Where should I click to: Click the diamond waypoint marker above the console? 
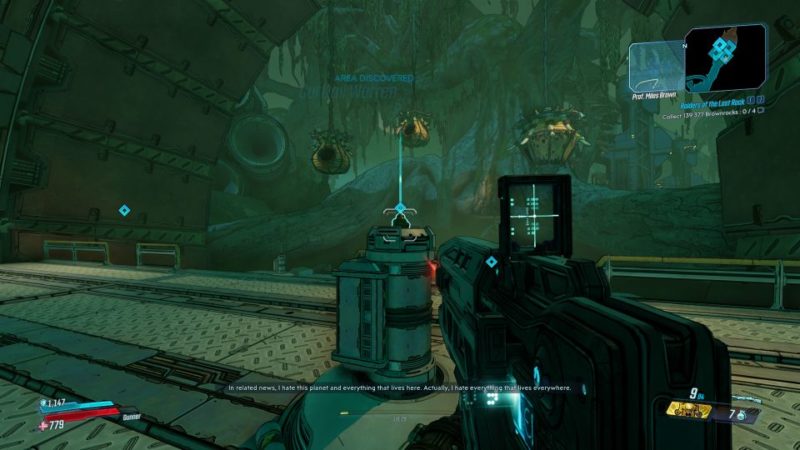[x=400, y=208]
